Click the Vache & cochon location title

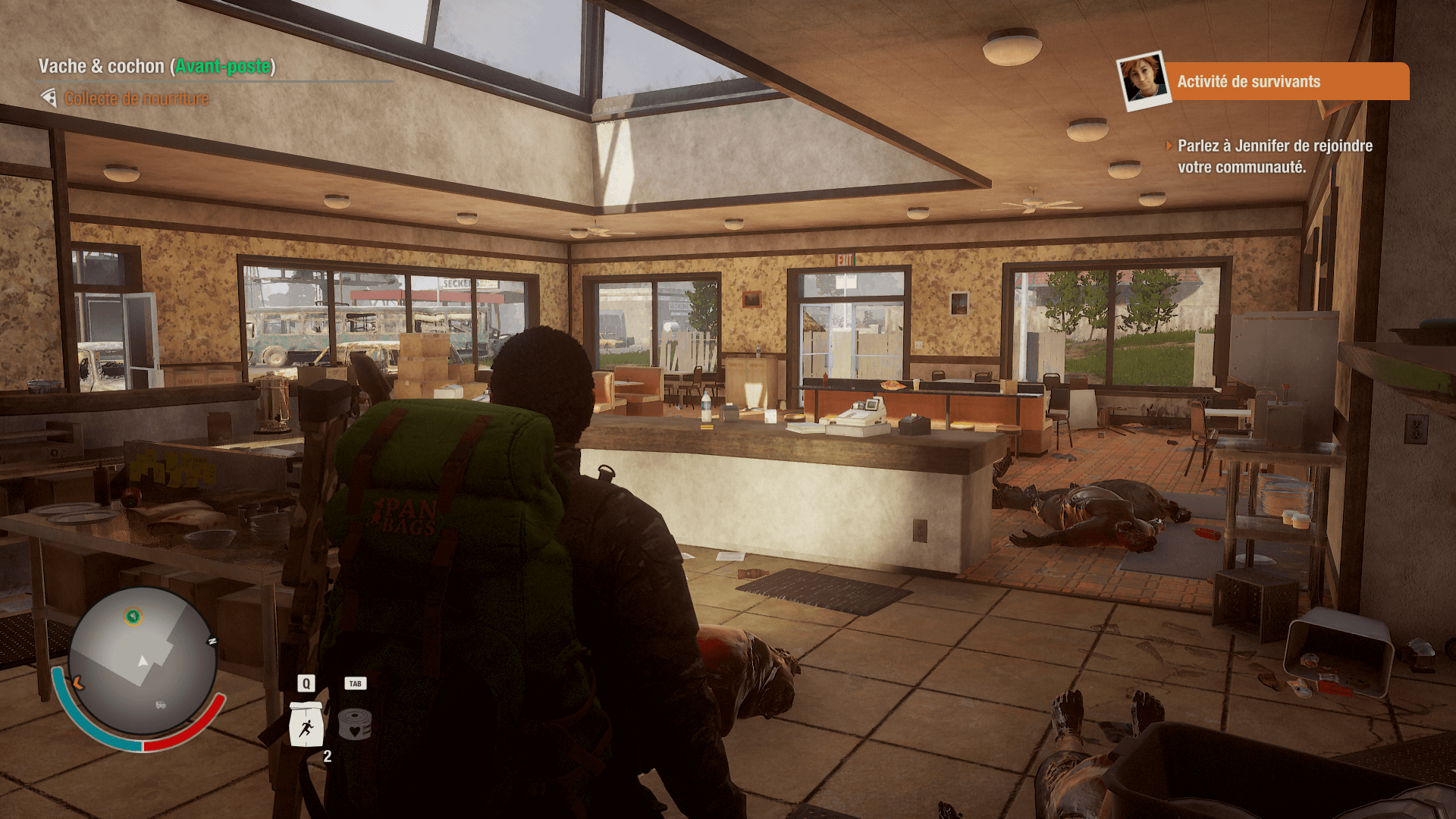pyautogui.click(x=156, y=67)
